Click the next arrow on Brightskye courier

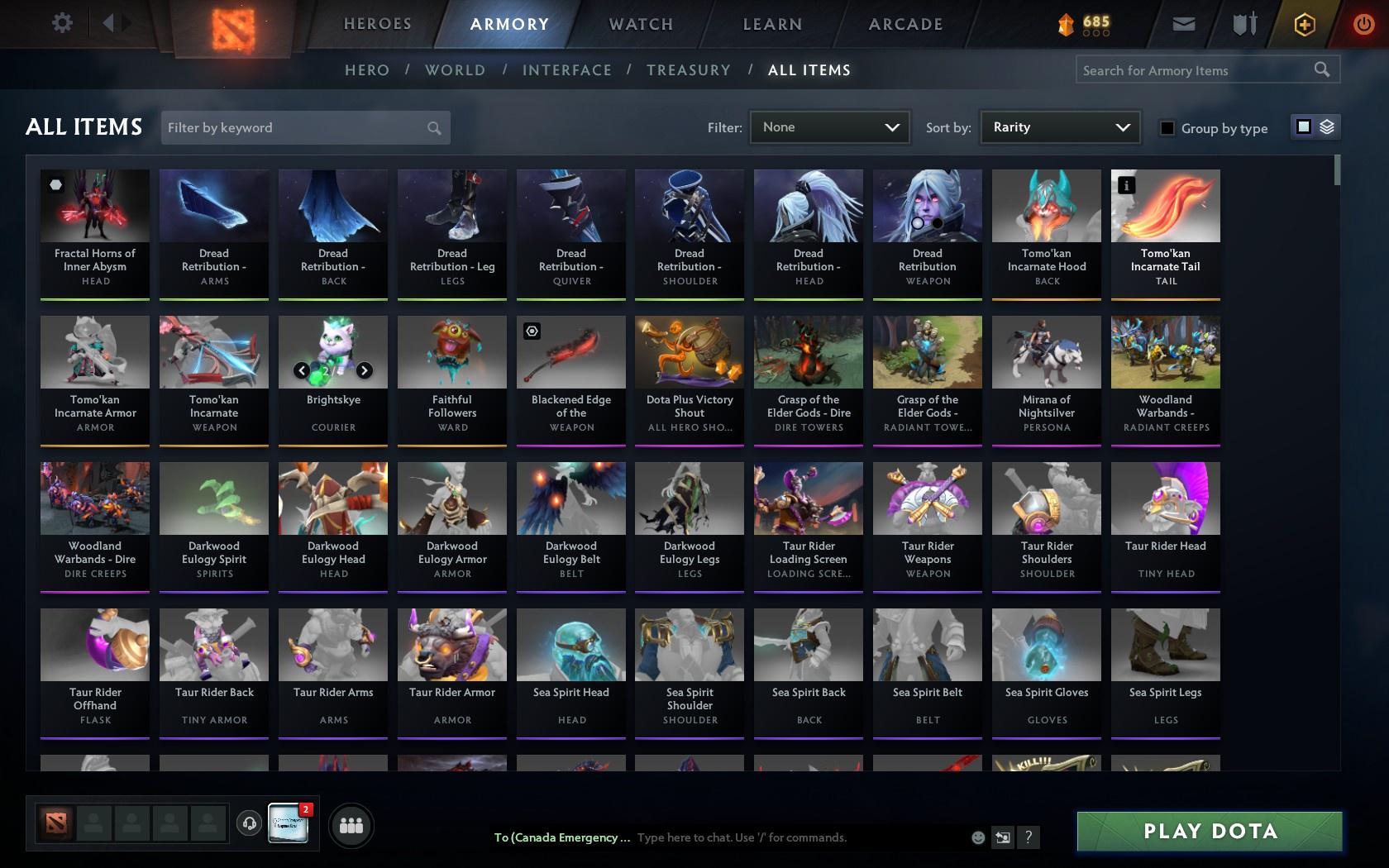tap(365, 370)
